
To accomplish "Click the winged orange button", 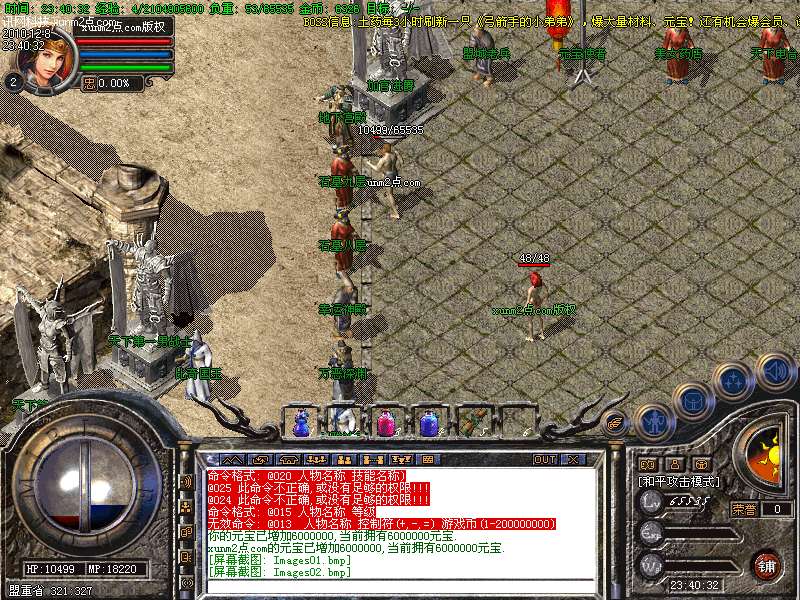I will pyautogui.click(x=616, y=424).
